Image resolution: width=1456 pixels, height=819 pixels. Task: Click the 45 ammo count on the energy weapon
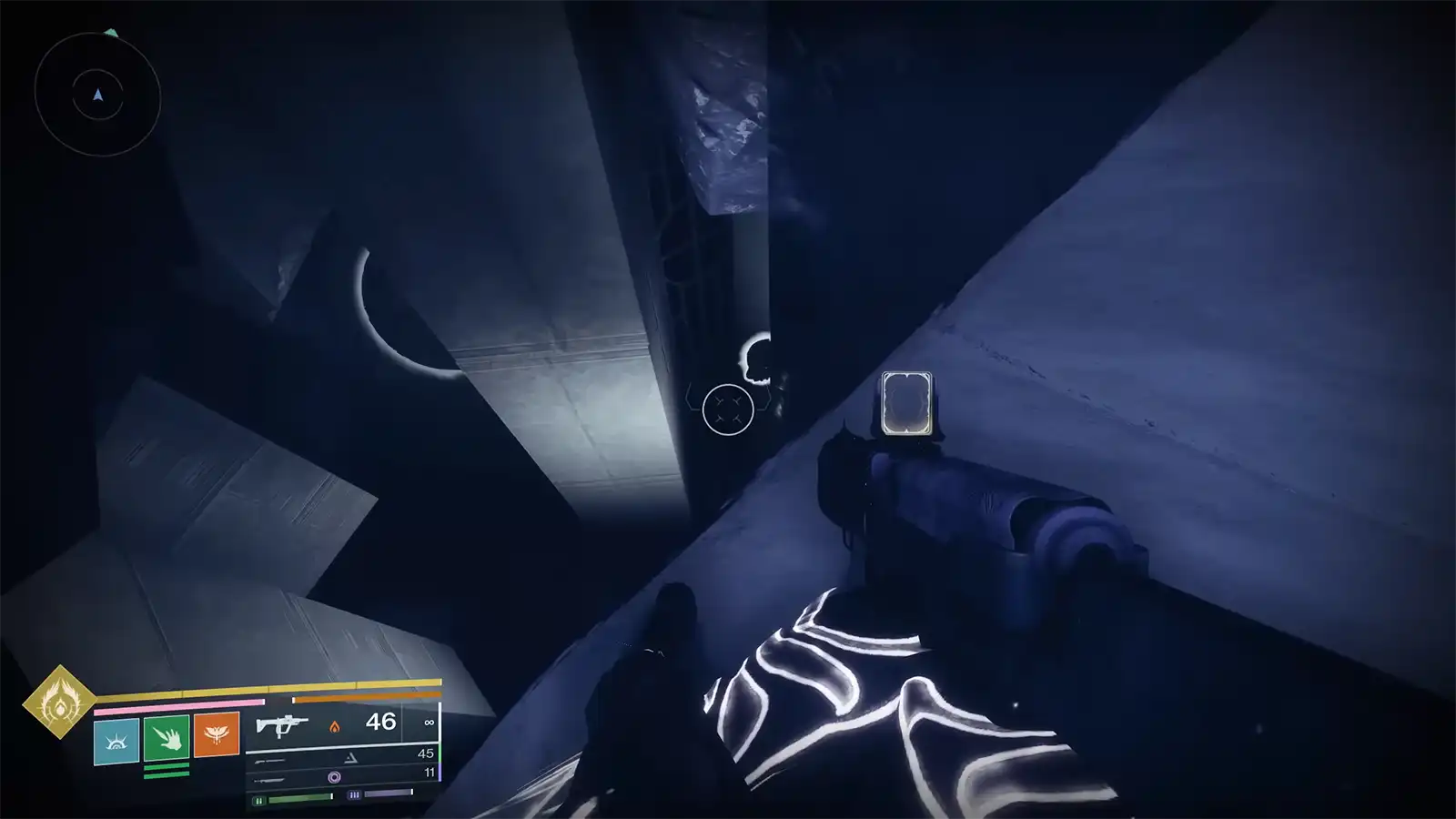coord(426,753)
